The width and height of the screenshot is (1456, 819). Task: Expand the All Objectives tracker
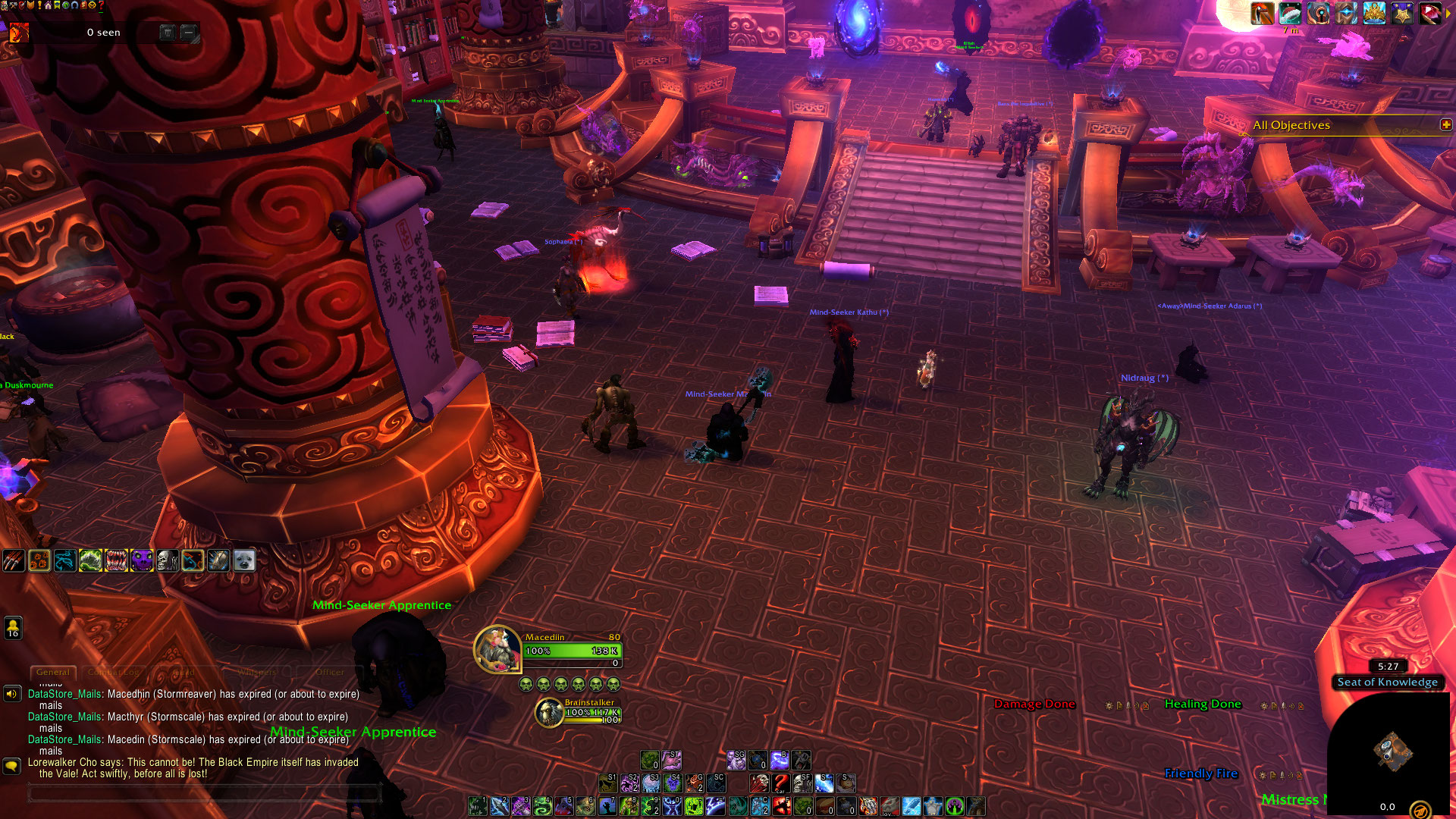1445,124
